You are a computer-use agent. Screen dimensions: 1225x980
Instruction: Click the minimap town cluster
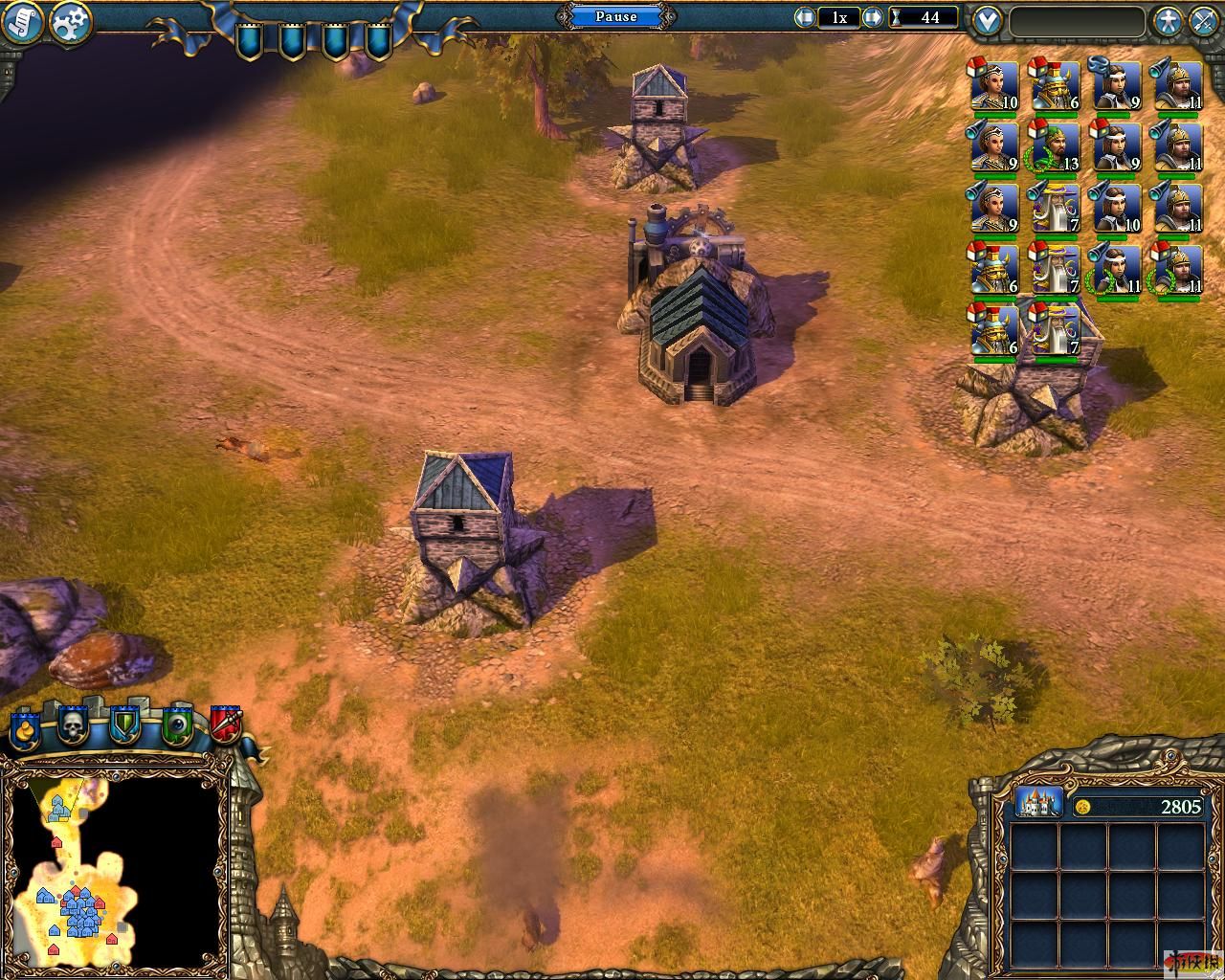tap(82, 907)
